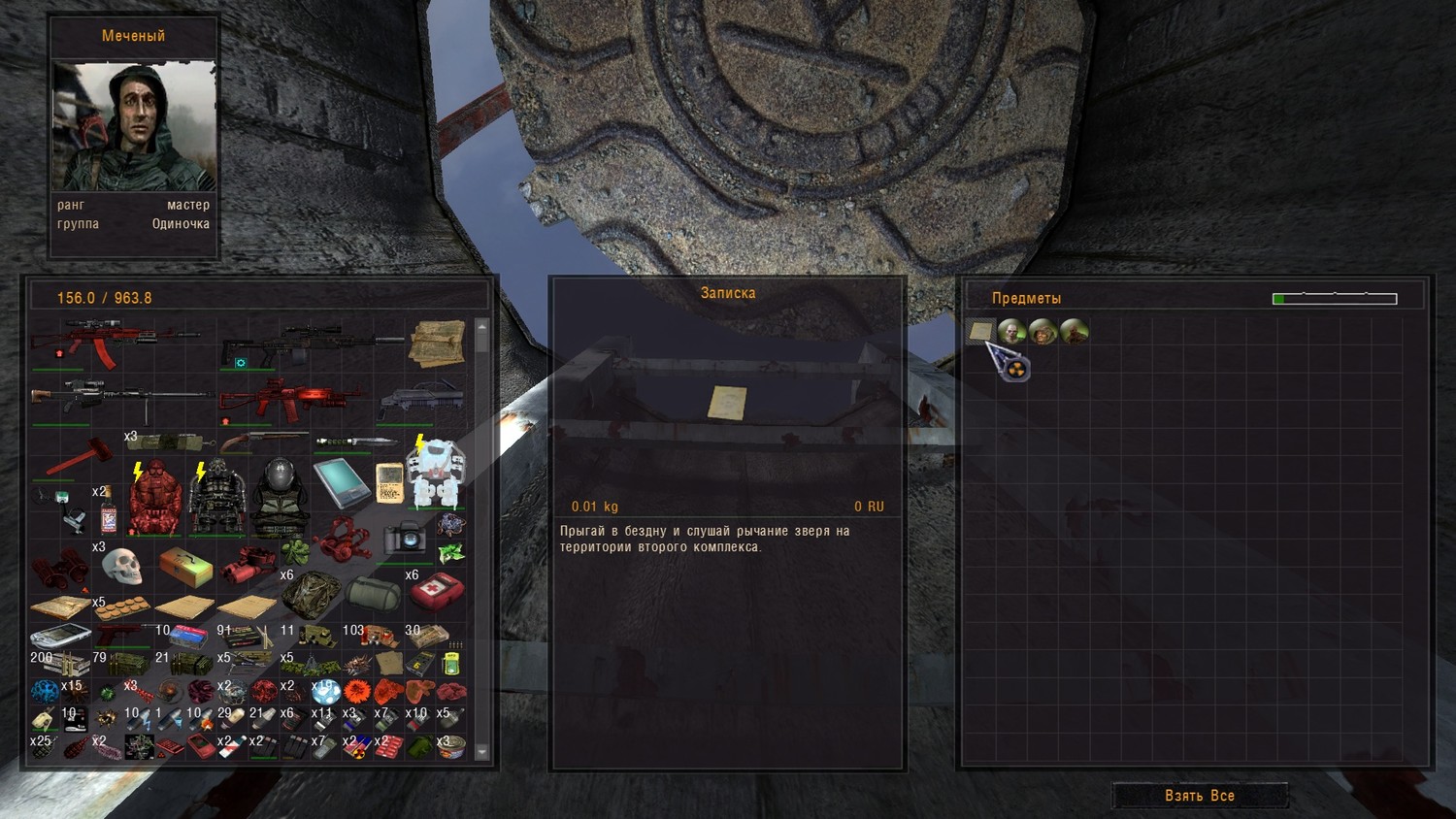Viewport: 1456px width, 819px height.
Task: Choose the red first aid kit stack
Action: (x=436, y=589)
